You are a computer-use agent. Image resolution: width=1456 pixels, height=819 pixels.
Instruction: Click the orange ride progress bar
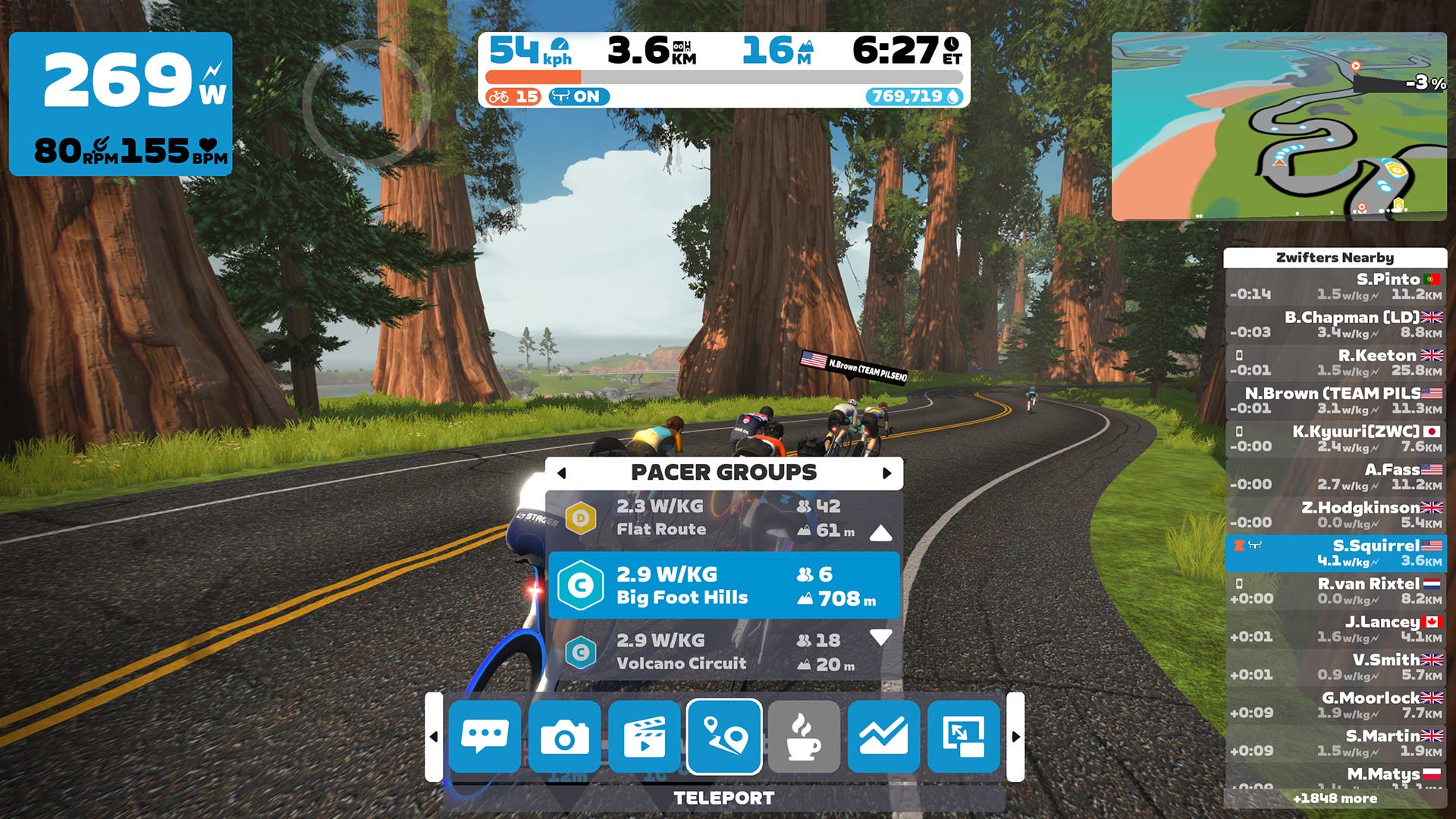coord(535,75)
